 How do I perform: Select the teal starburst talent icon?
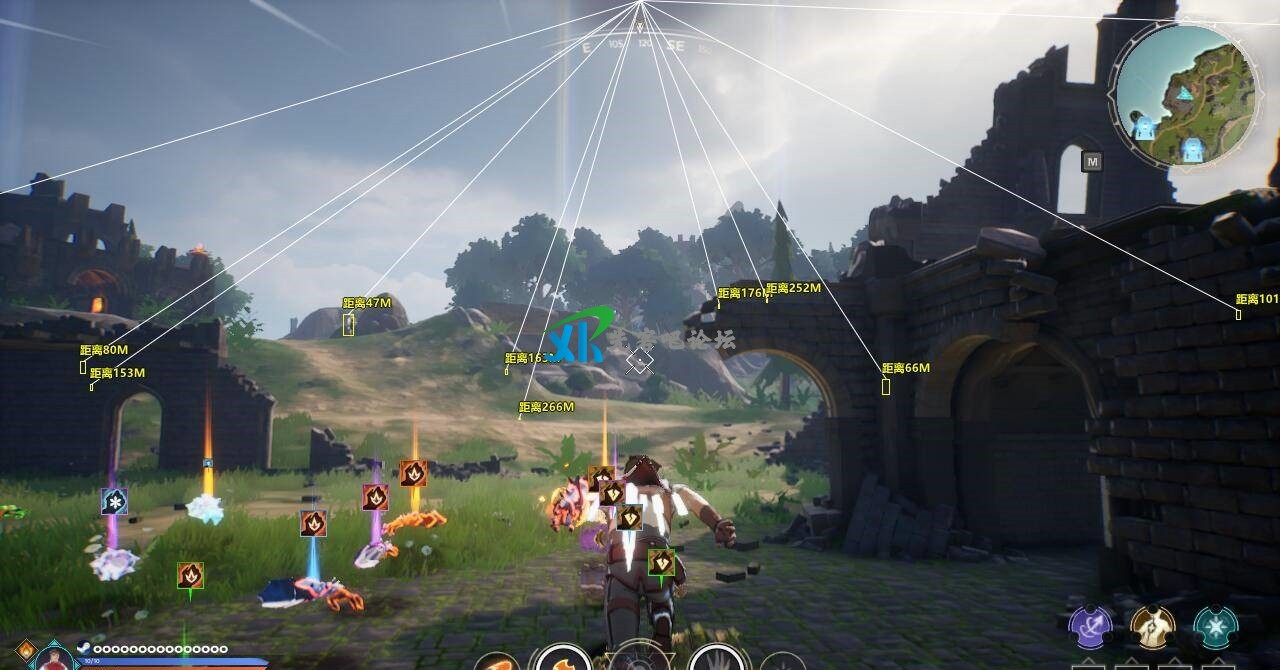1215,627
